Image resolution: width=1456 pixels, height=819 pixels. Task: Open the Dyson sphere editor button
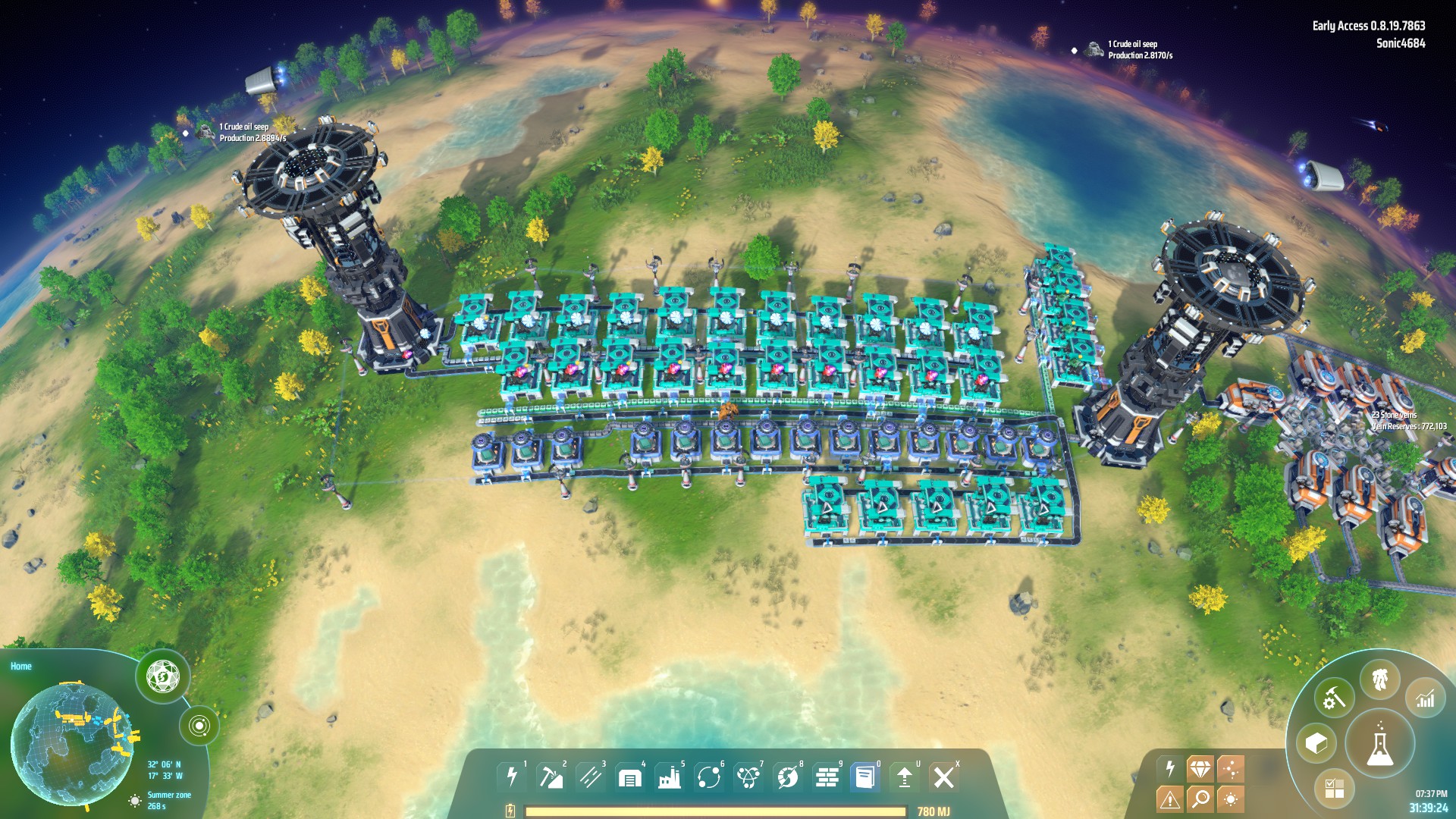162,676
